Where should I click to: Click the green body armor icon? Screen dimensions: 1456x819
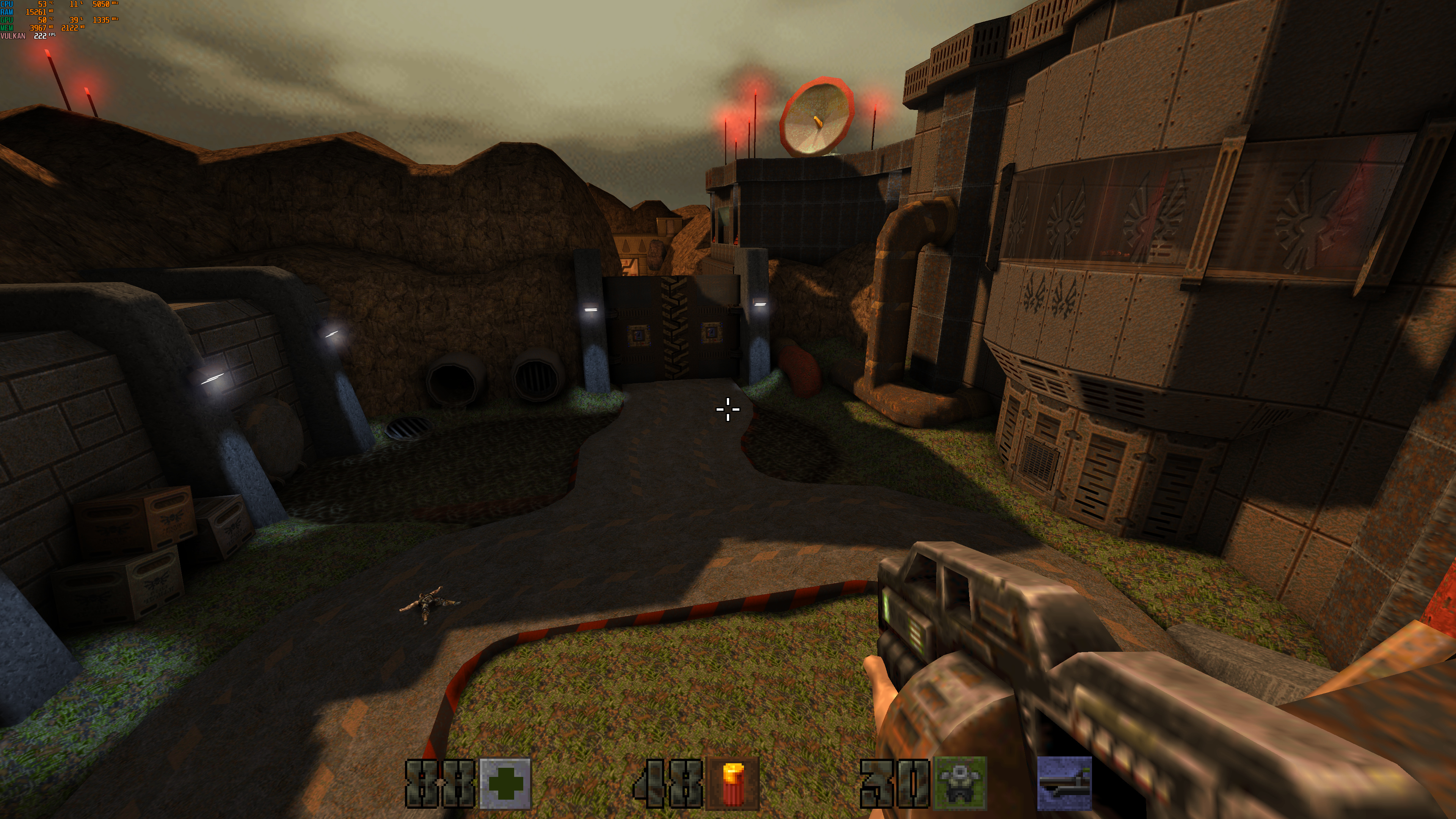pos(959,784)
